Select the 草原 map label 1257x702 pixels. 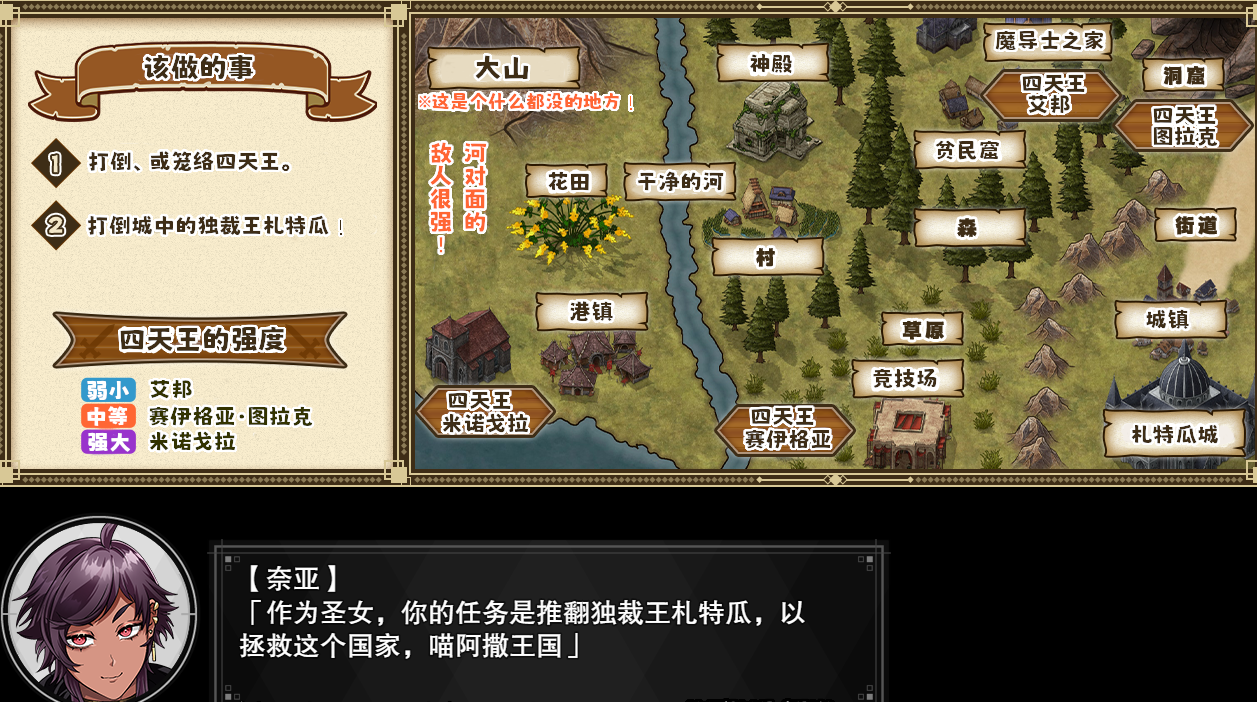(922, 329)
